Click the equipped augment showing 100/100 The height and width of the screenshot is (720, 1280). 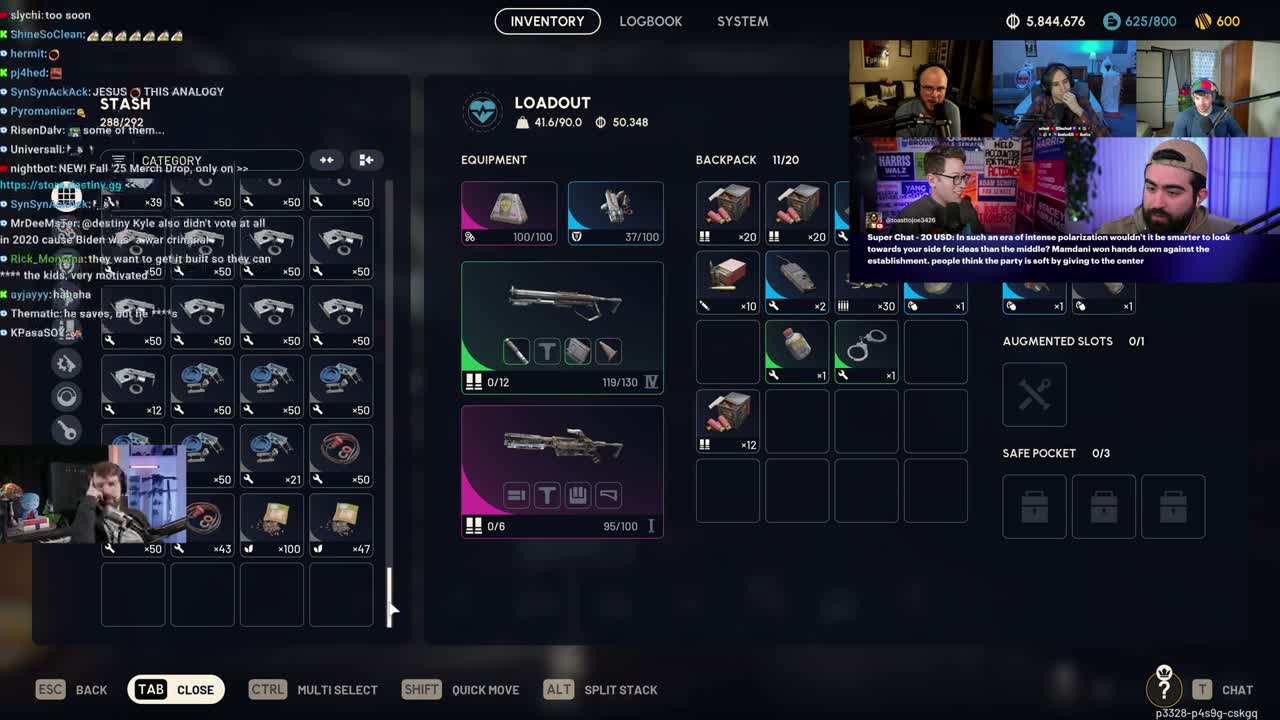tap(508, 212)
